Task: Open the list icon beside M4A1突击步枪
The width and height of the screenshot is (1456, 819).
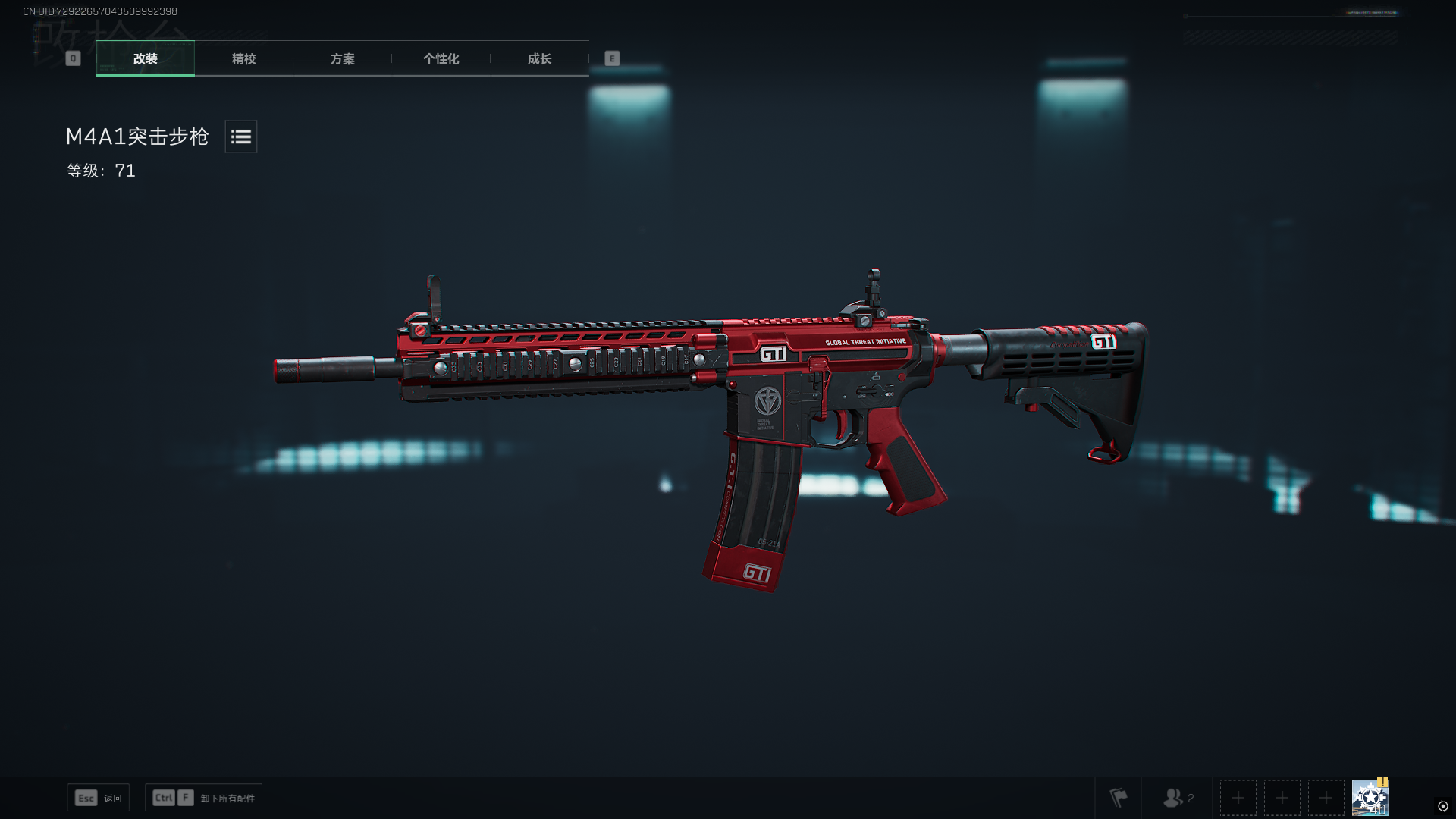Action: [x=241, y=136]
